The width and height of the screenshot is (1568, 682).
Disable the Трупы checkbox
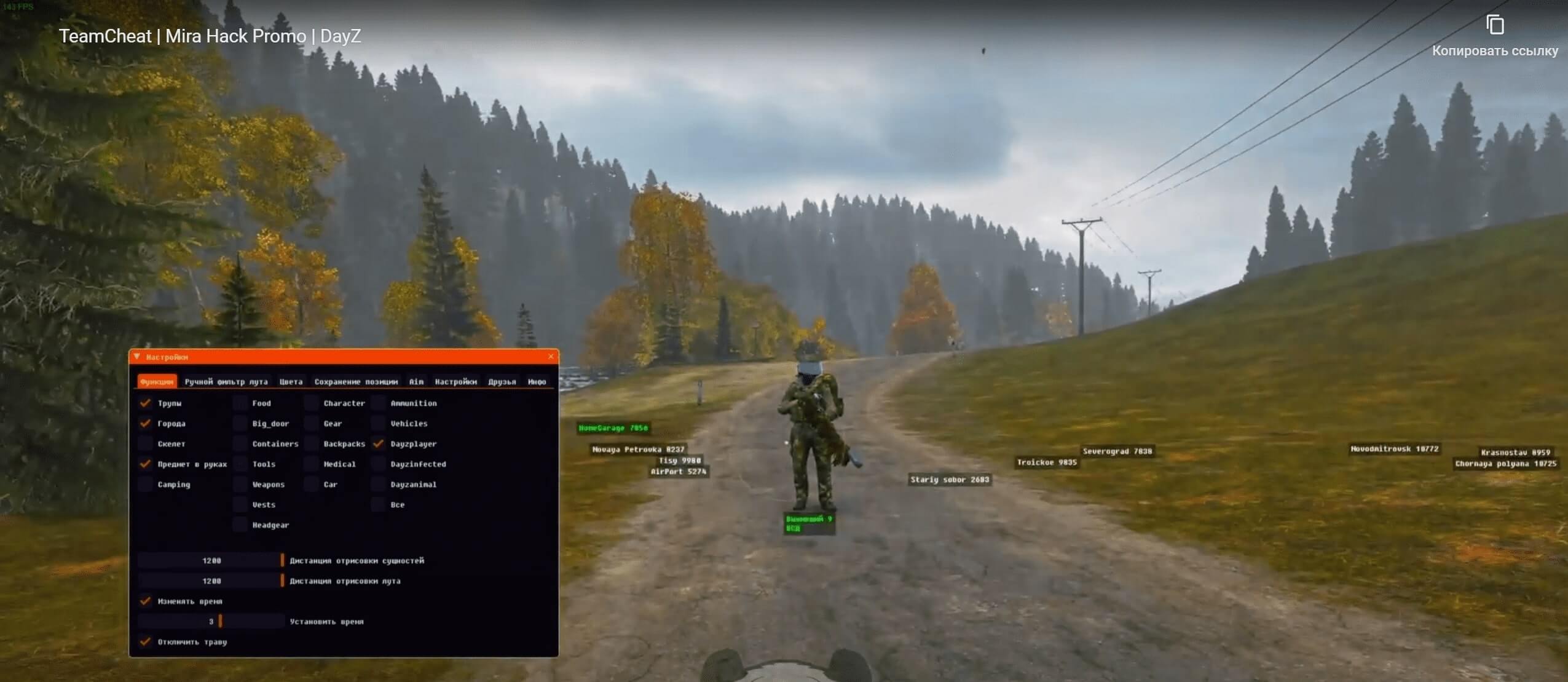click(146, 403)
